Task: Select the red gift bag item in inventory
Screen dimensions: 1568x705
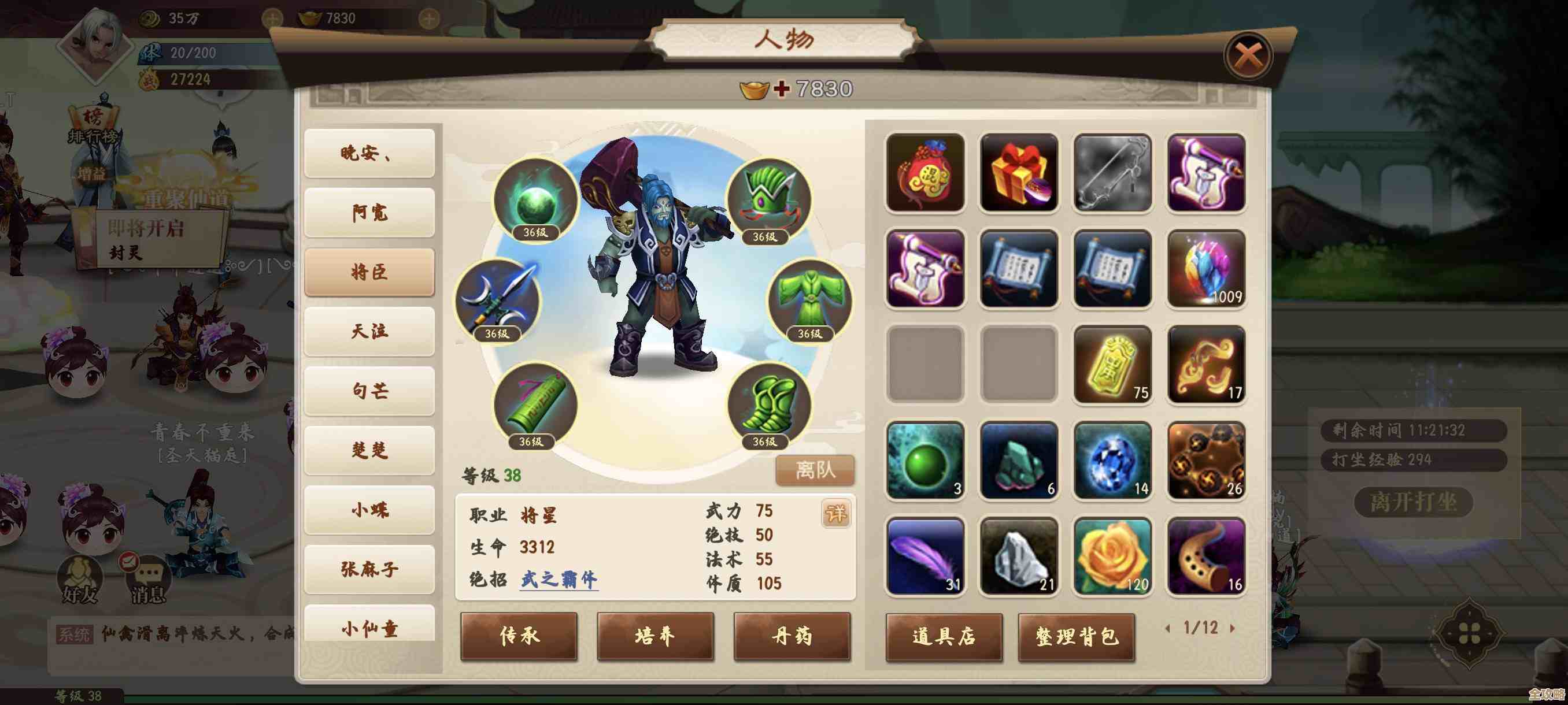Action: (925, 173)
